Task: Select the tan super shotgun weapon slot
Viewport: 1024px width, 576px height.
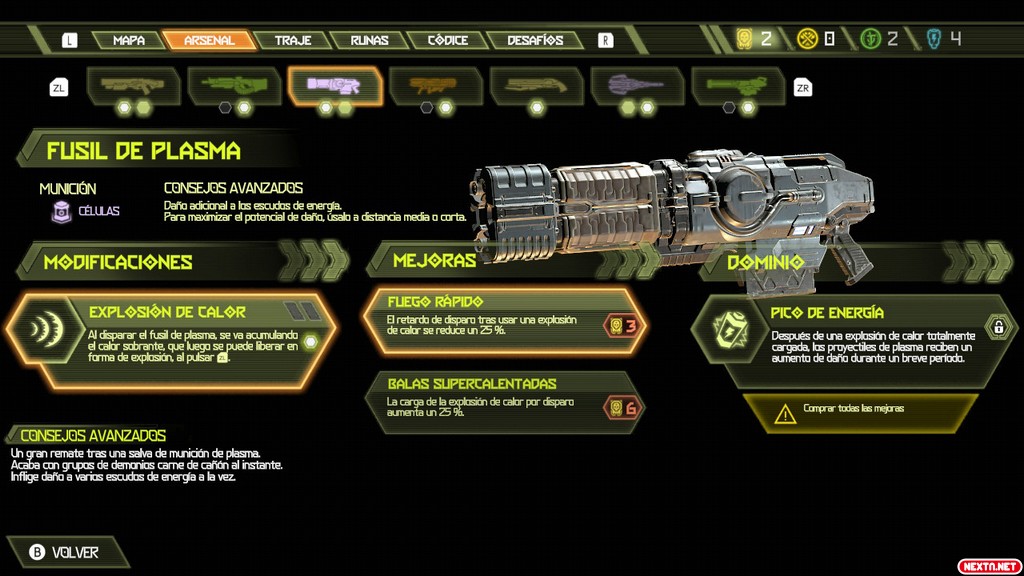Action: (537, 86)
